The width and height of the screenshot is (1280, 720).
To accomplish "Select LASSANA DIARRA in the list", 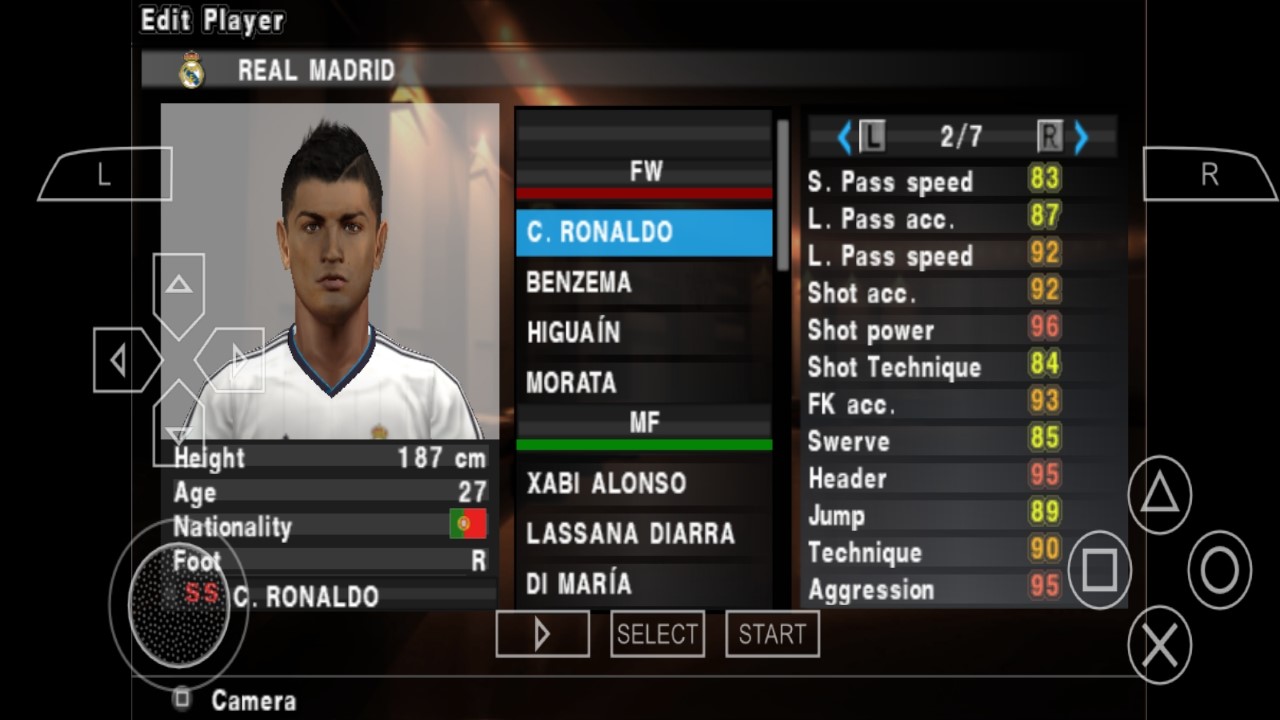I will [x=644, y=534].
